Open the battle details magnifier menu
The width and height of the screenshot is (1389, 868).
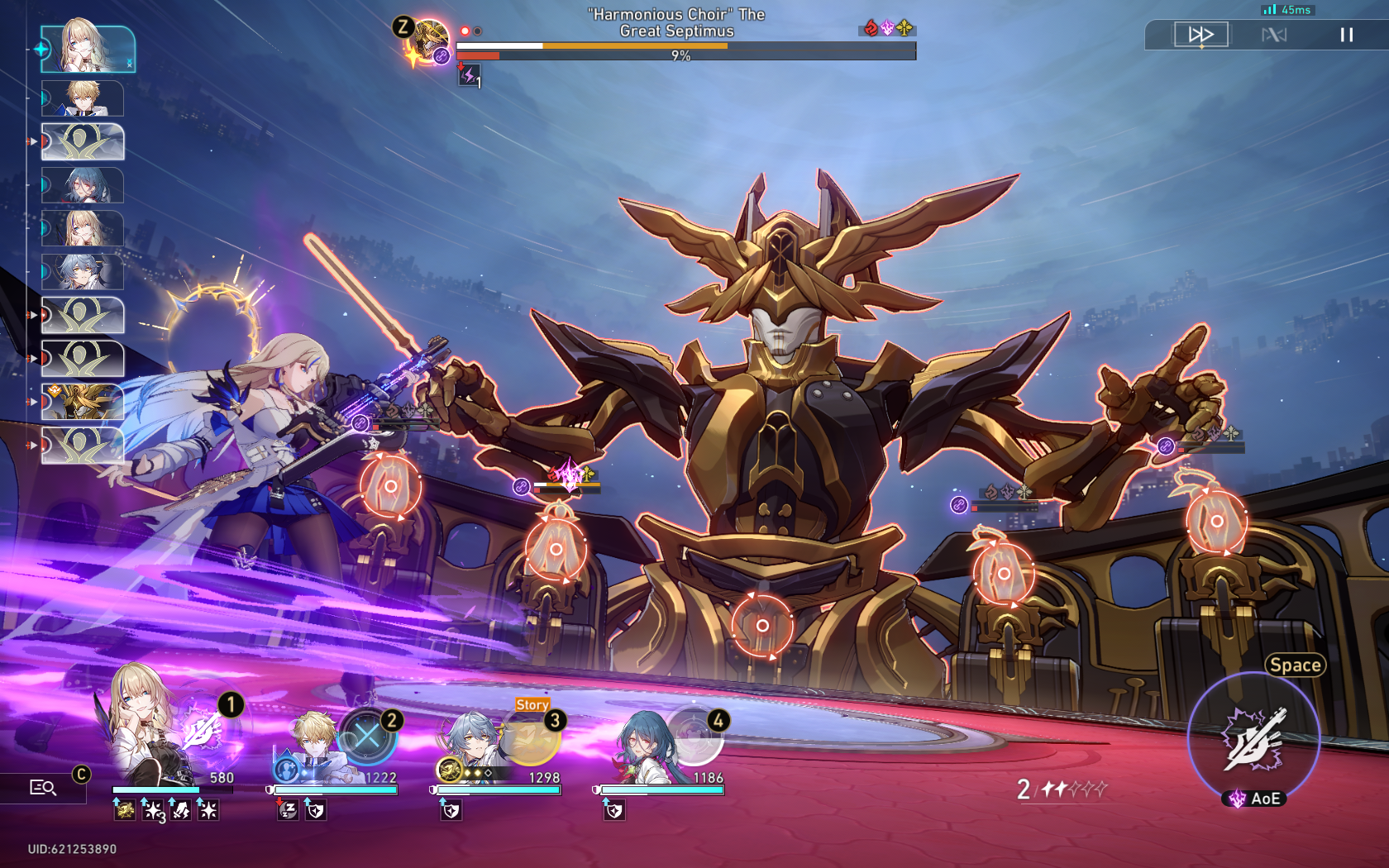43,788
